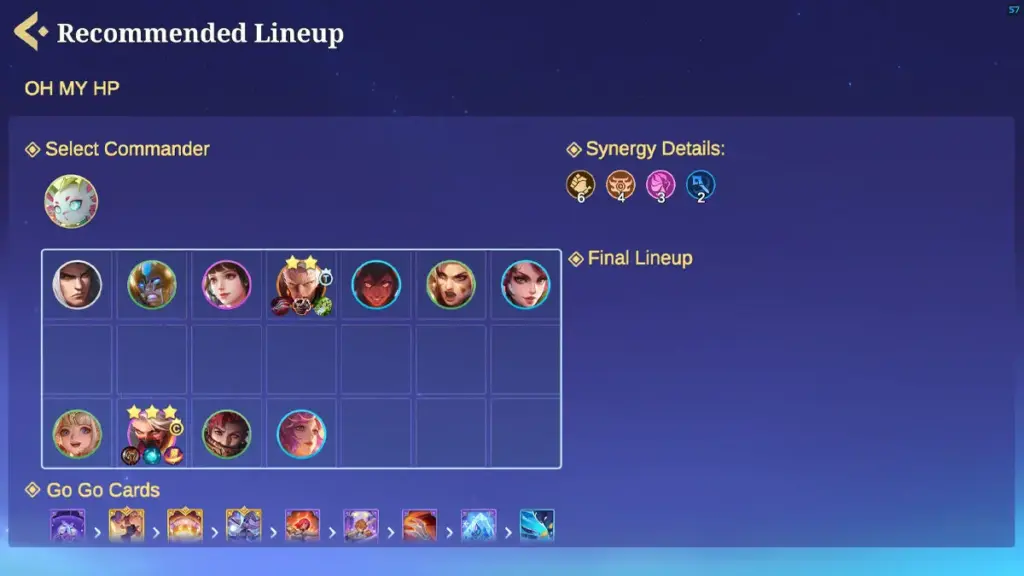Select the red-haired scarfed hero portrait
The height and width of the screenshot is (576, 1024).
point(227,434)
